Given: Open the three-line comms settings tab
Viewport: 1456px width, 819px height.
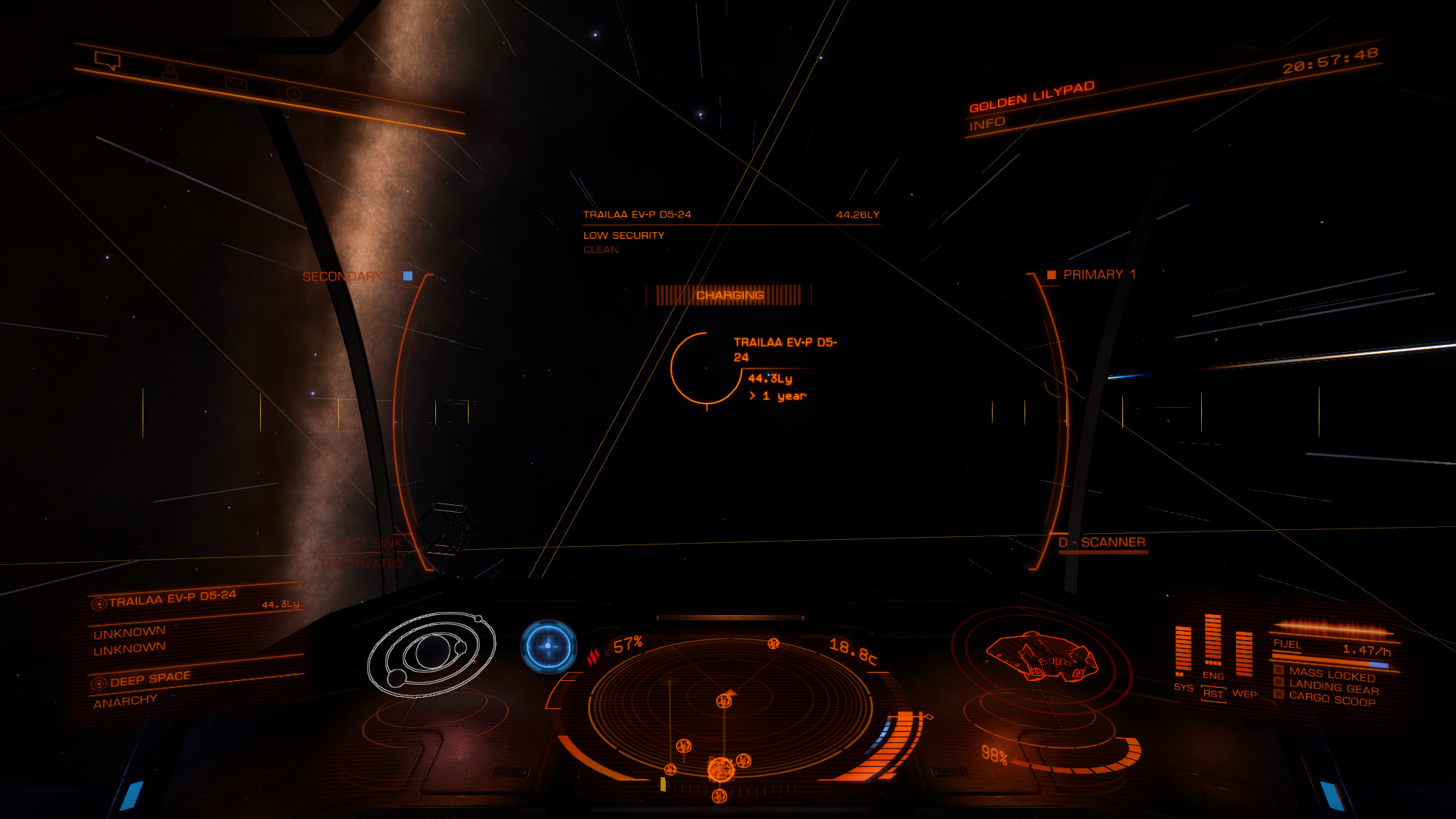Looking at the screenshot, I should click(349, 102).
